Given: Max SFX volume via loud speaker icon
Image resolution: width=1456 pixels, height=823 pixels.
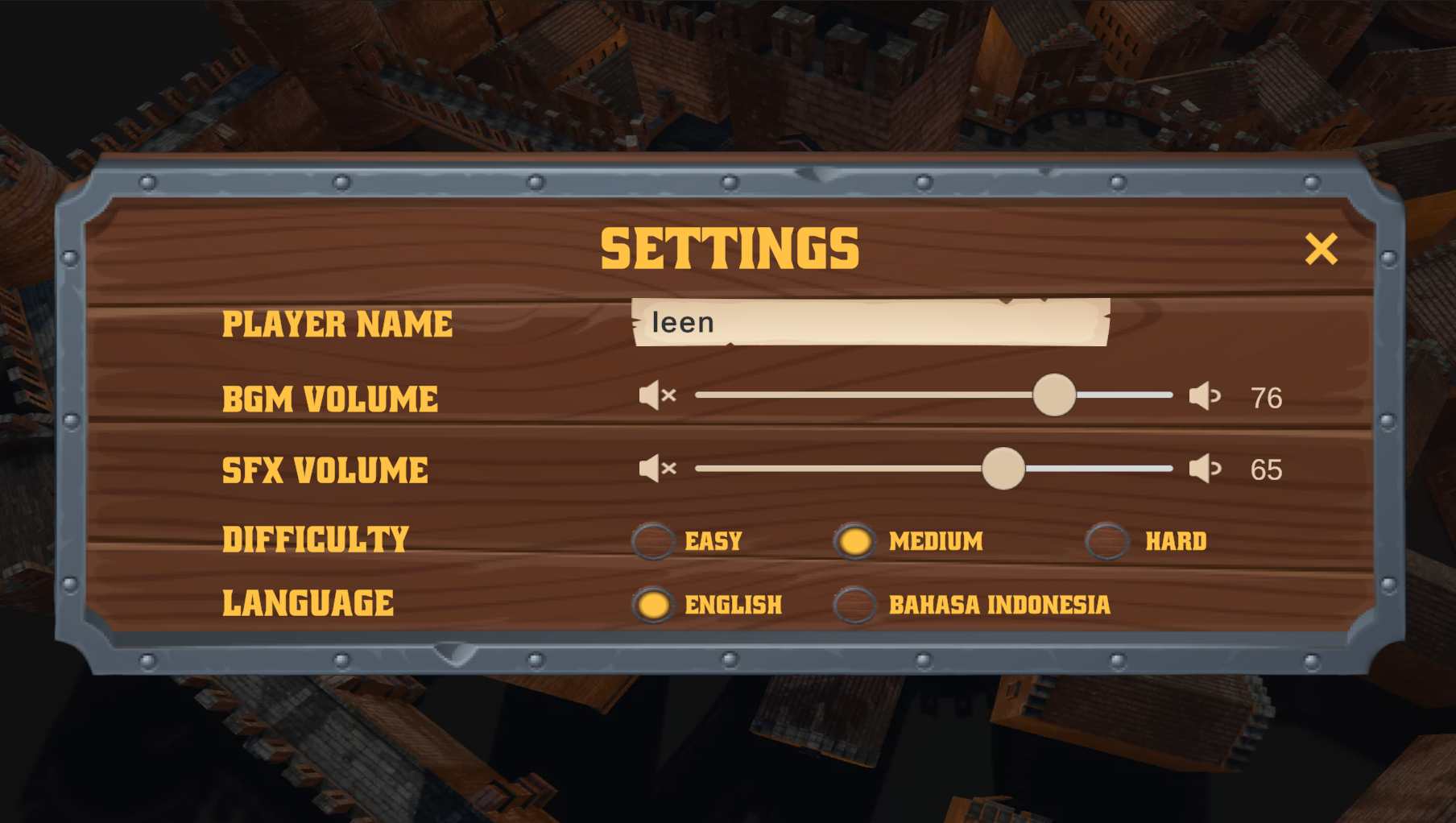Looking at the screenshot, I should point(1205,468).
